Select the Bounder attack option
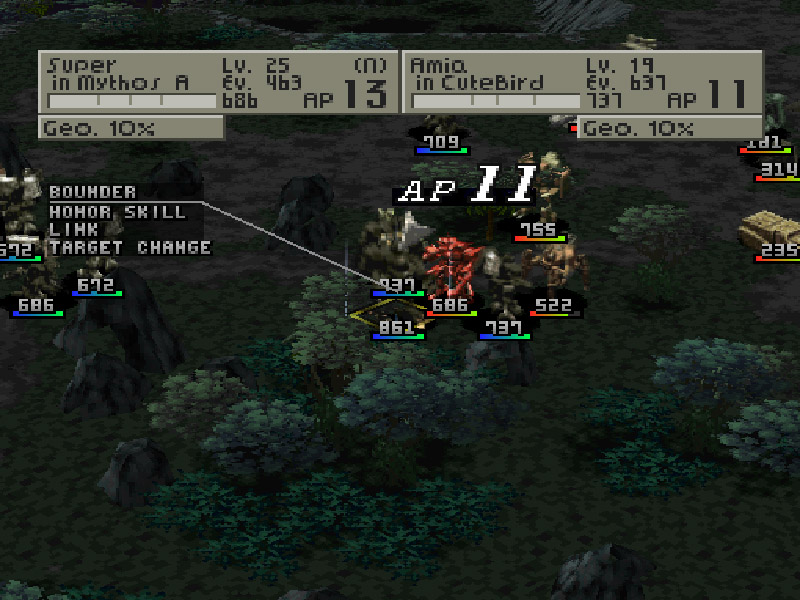800x600 pixels. [93, 192]
